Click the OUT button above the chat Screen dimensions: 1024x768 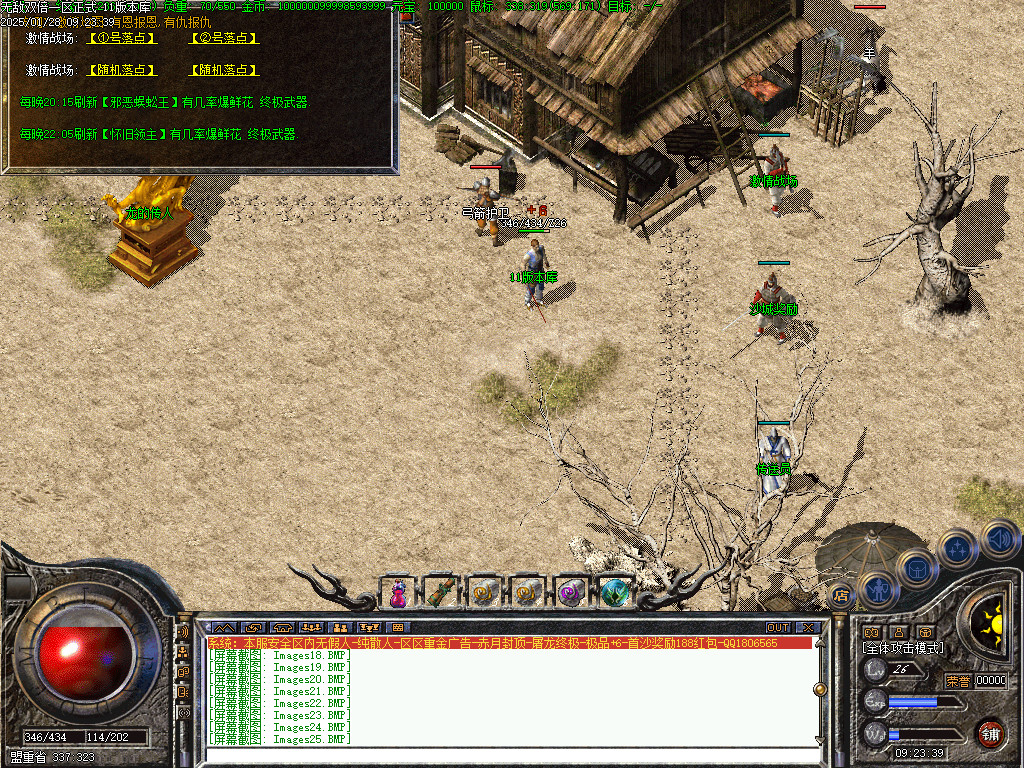(x=777, y=628)
